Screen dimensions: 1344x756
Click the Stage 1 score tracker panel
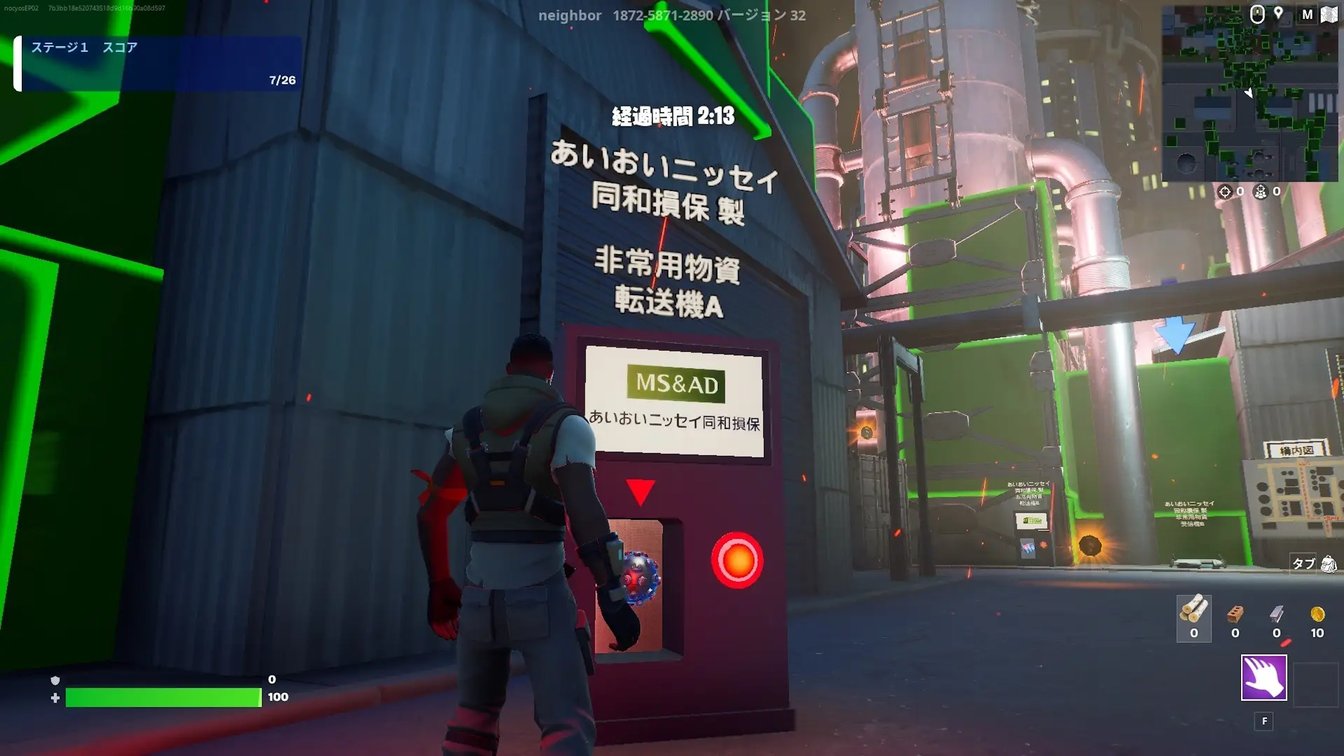click(x=160, y=64)
